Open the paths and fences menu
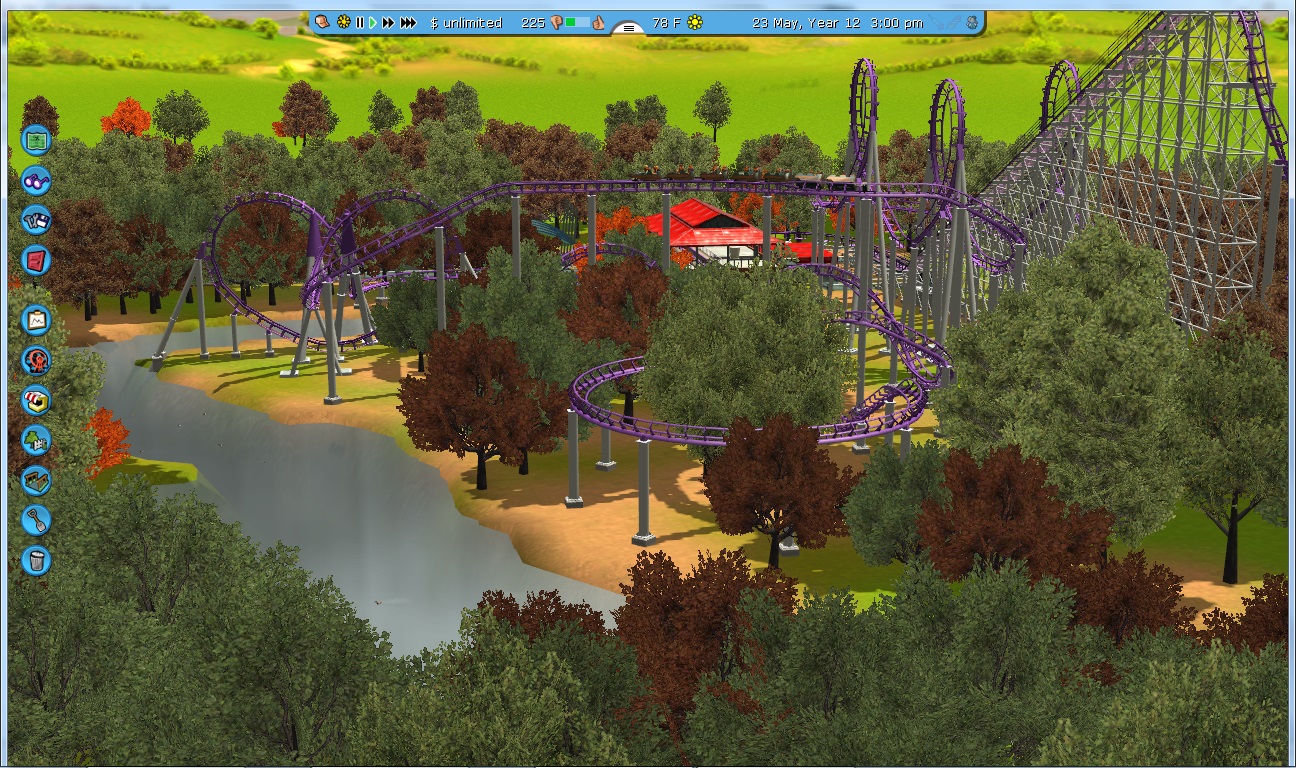Viewport: 1296px width, 768px height. 36,480
